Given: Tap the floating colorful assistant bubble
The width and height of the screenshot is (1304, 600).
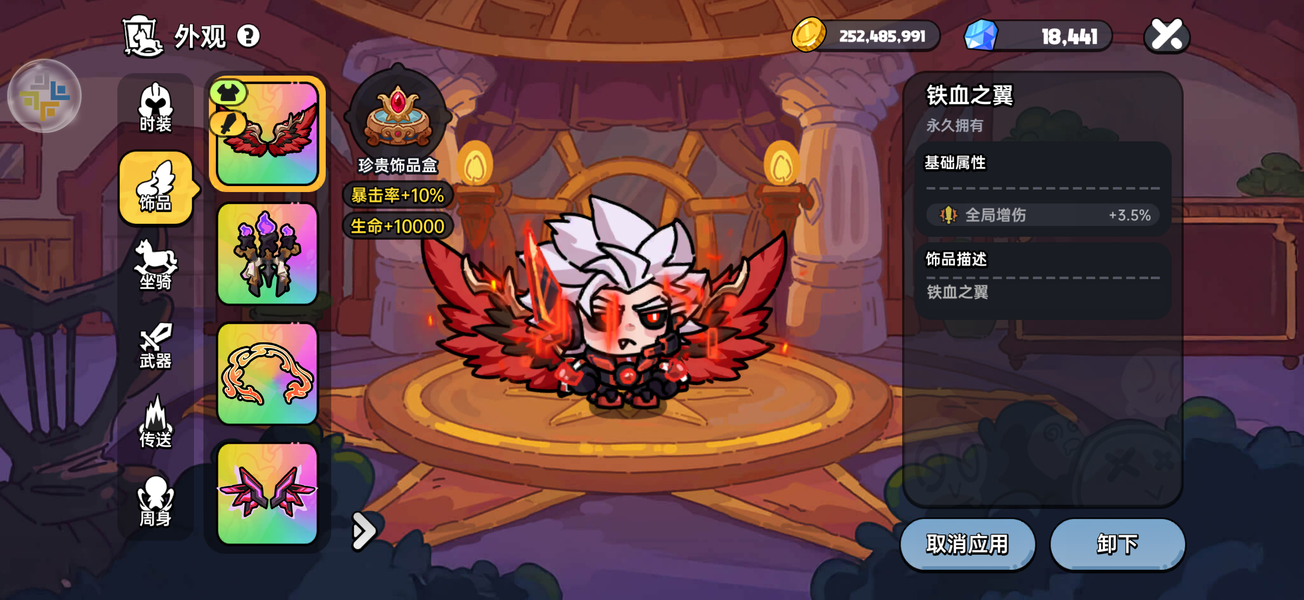Looking at the screenshot, I should (44, 96).
